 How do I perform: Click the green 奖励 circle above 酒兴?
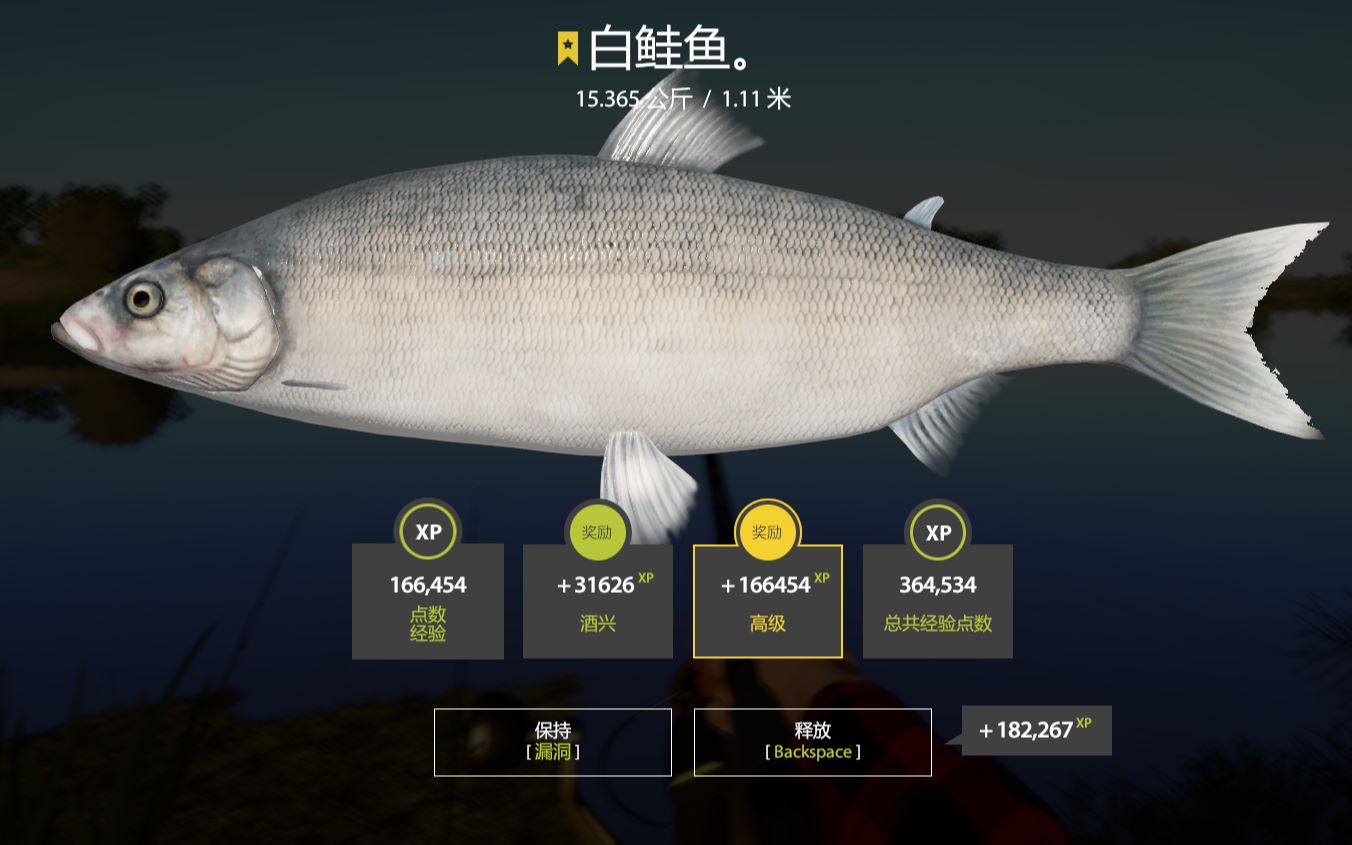597,532
